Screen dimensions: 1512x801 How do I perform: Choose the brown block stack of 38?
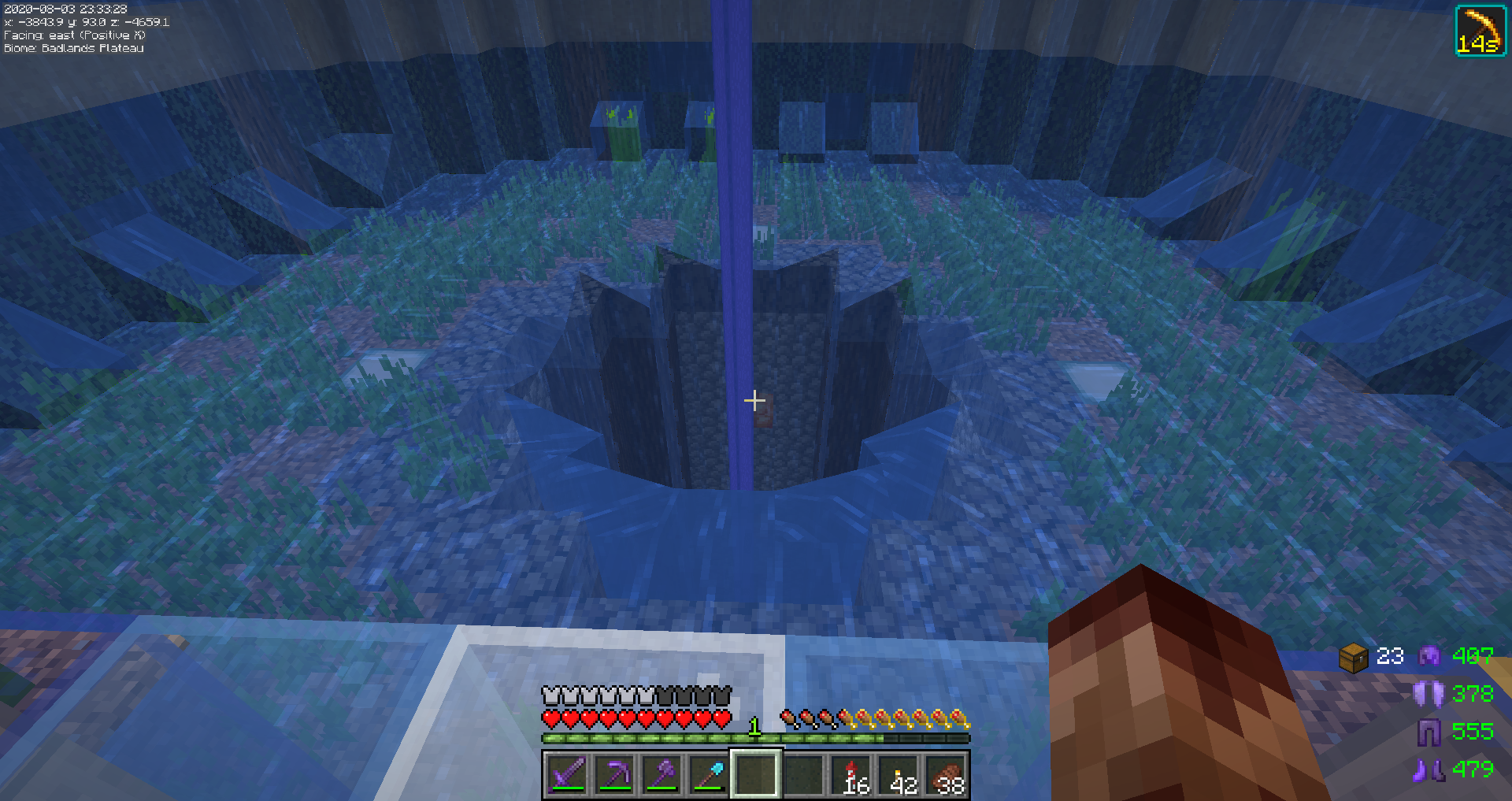[x=946, y=774]
